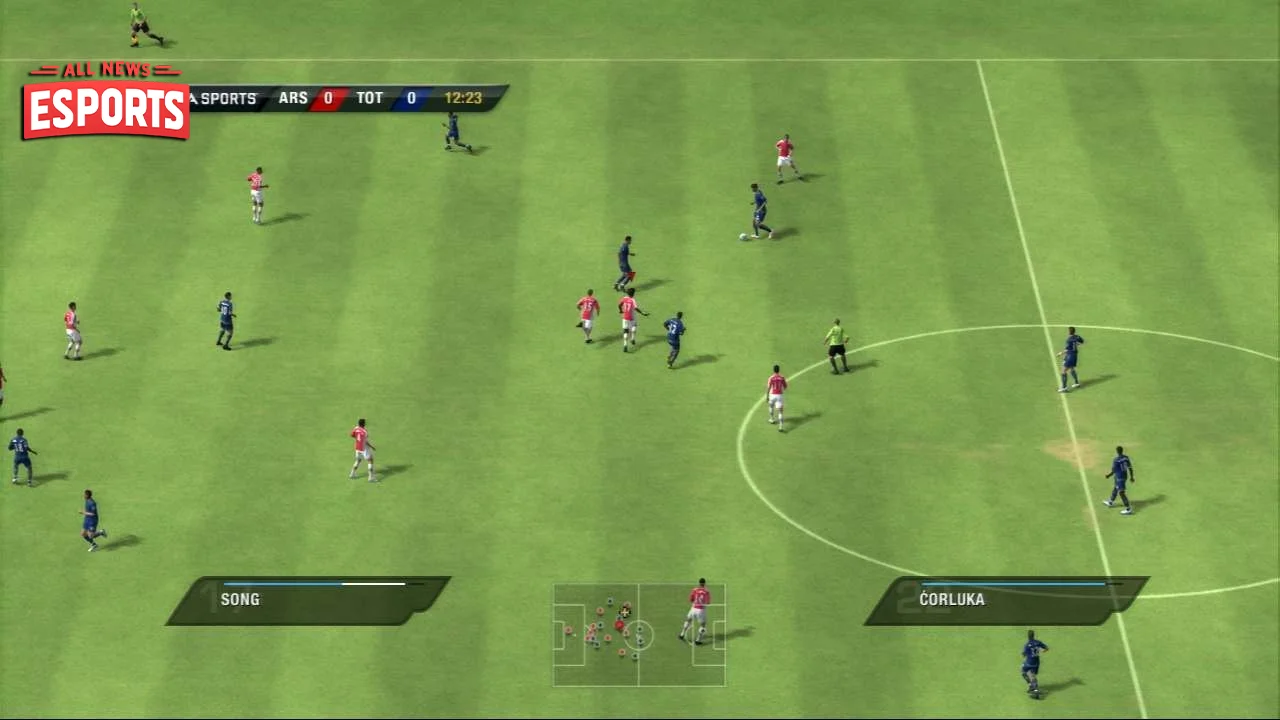The width and height of the screenshot is (1280, 720).
Task: Click the red ARS team color panel
Action: pos(328,98)
